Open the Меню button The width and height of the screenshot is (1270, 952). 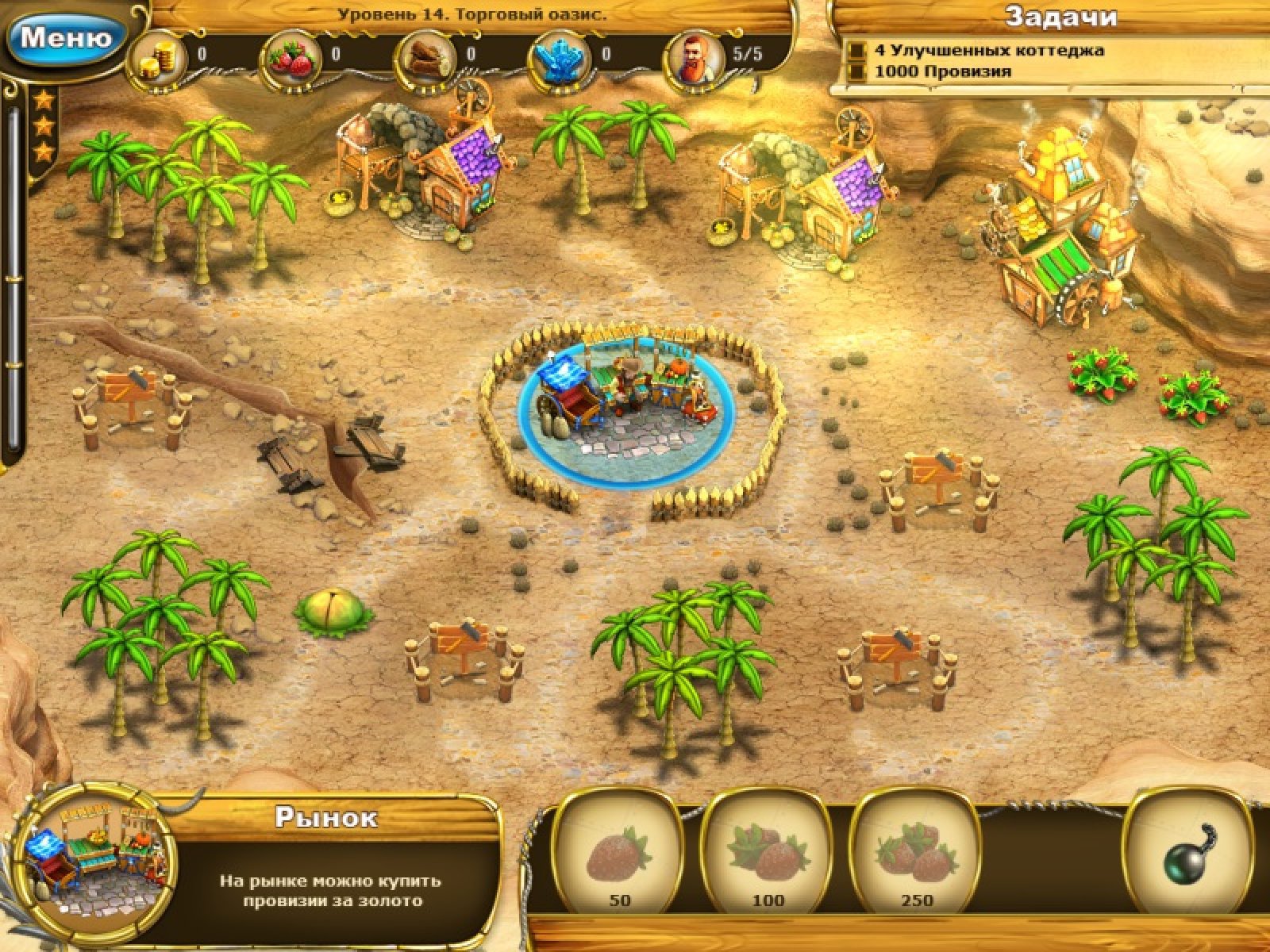65,36
